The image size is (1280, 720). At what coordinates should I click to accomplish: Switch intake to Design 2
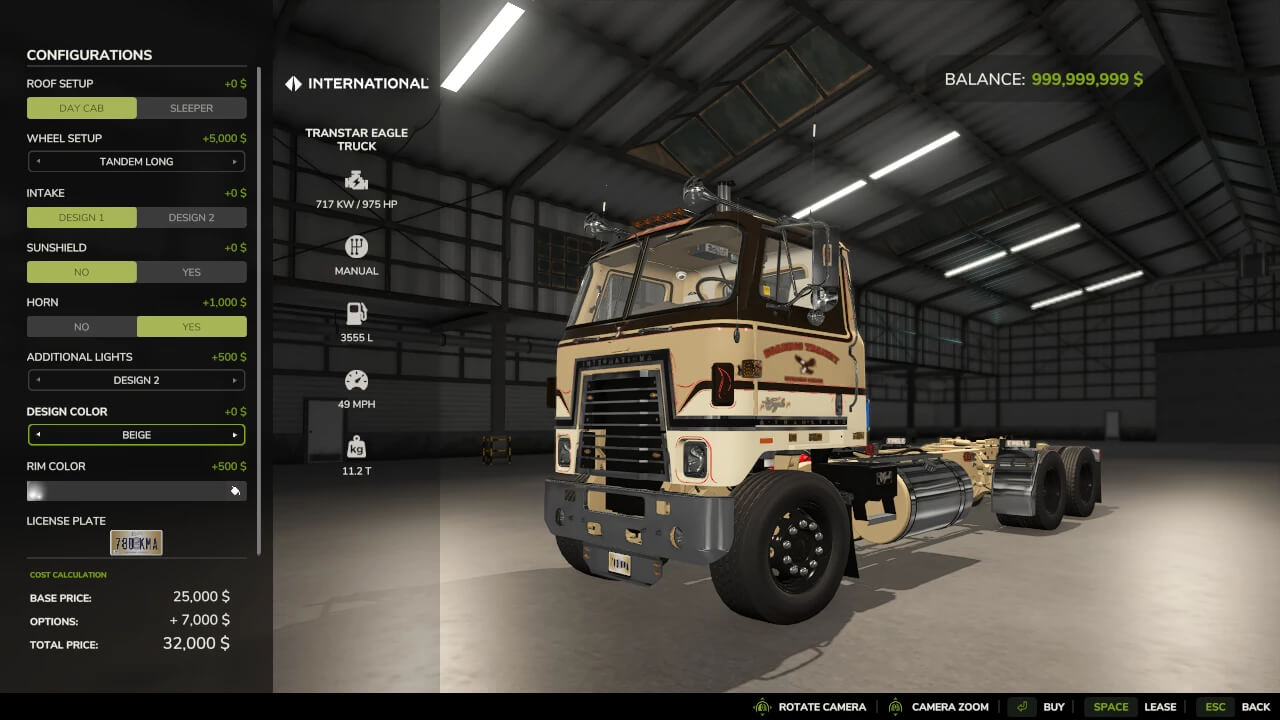point(191,217)
